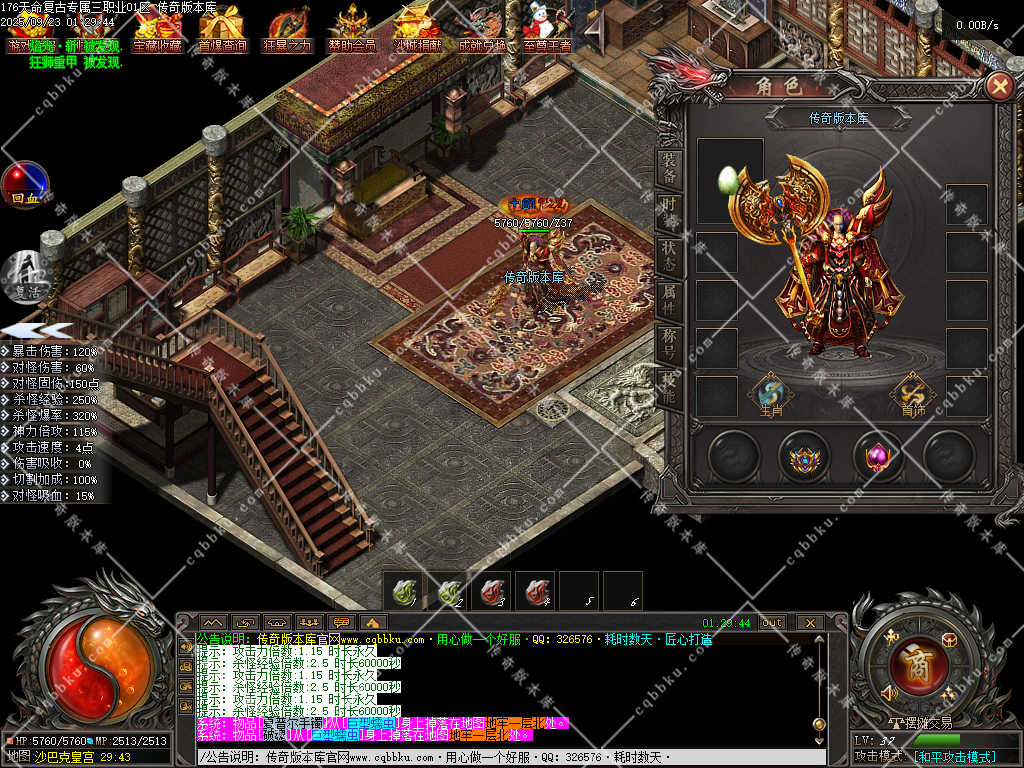Switch to the 称号 title tab

pos(669,342)
